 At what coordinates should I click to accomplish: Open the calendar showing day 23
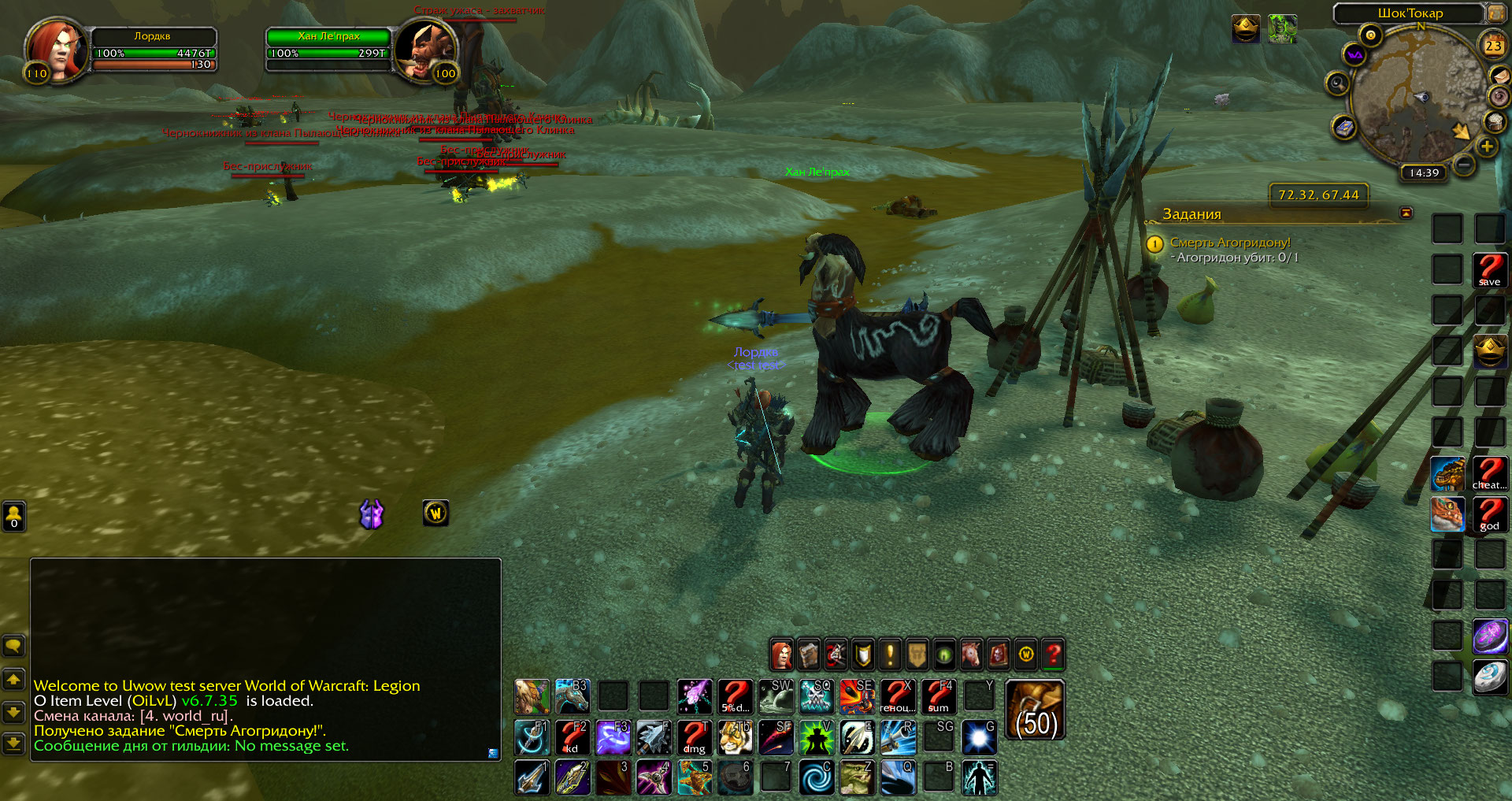coord(1493,46)
